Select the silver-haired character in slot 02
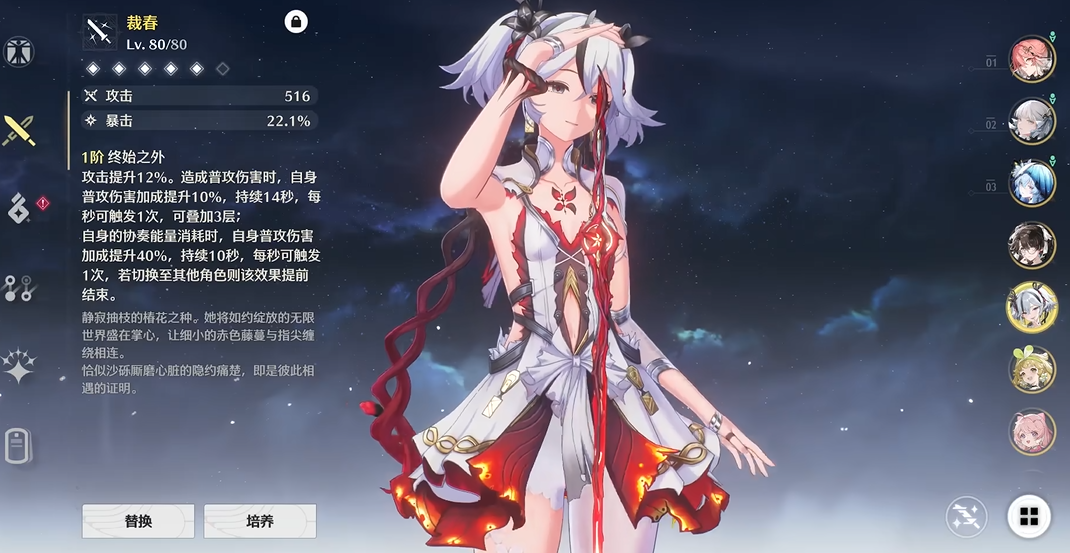The height and width of the screenshot is (553, 1070). 1032,121
